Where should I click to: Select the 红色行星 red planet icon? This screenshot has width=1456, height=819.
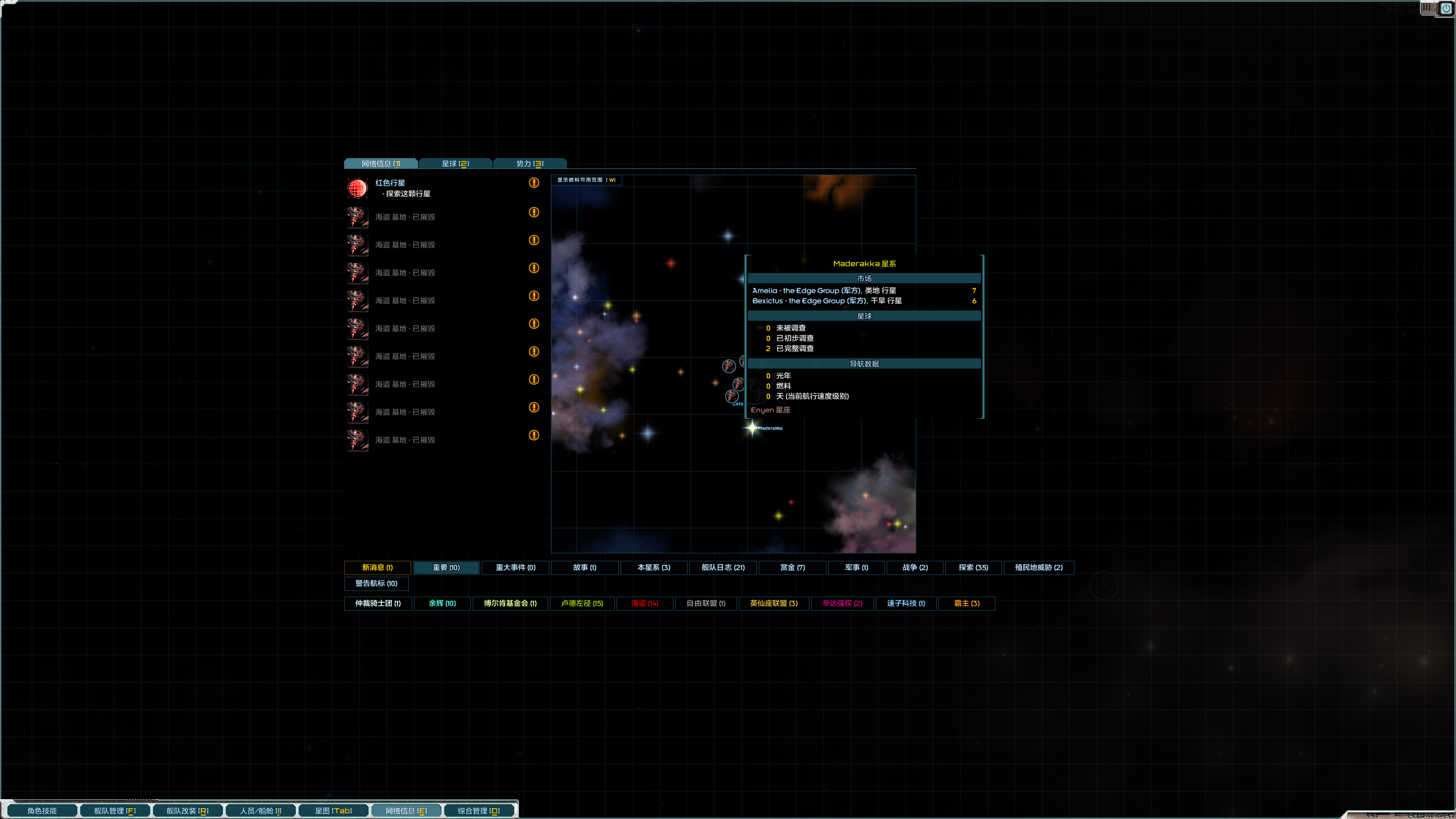click(357, 188)
